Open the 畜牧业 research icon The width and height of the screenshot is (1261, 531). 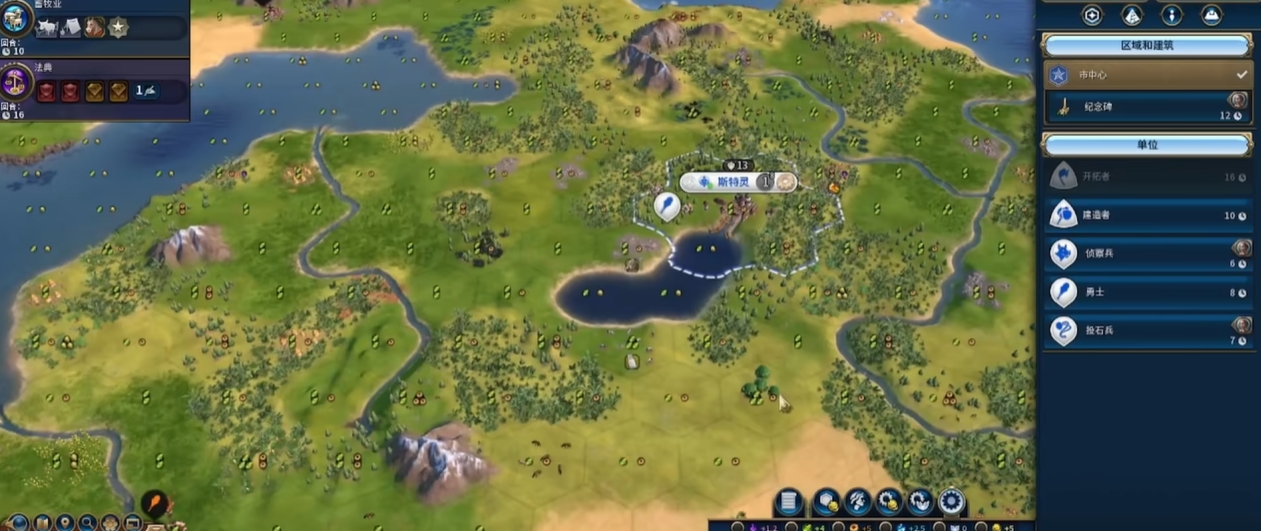click(x=18, y=20)
